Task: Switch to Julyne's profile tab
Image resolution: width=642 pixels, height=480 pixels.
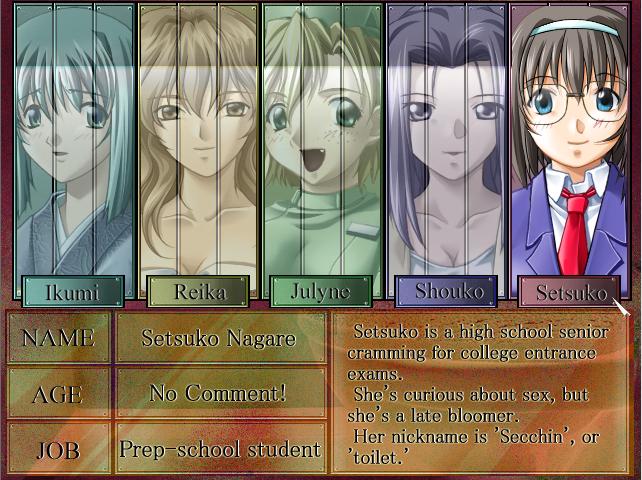Action: 321,291
